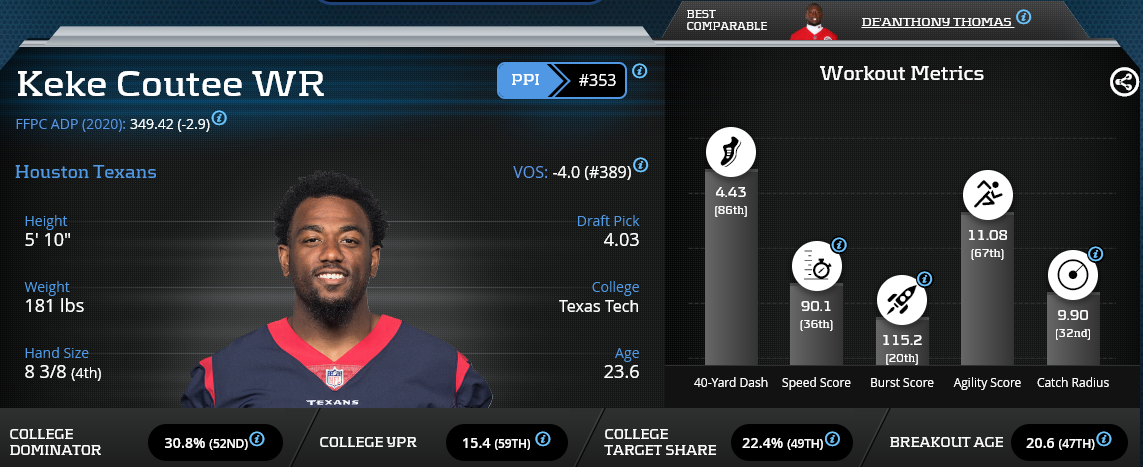Viewport: 1143px width, 467px height.
Task: Open the College Dominator info tooltip
Action: [257, 439]
